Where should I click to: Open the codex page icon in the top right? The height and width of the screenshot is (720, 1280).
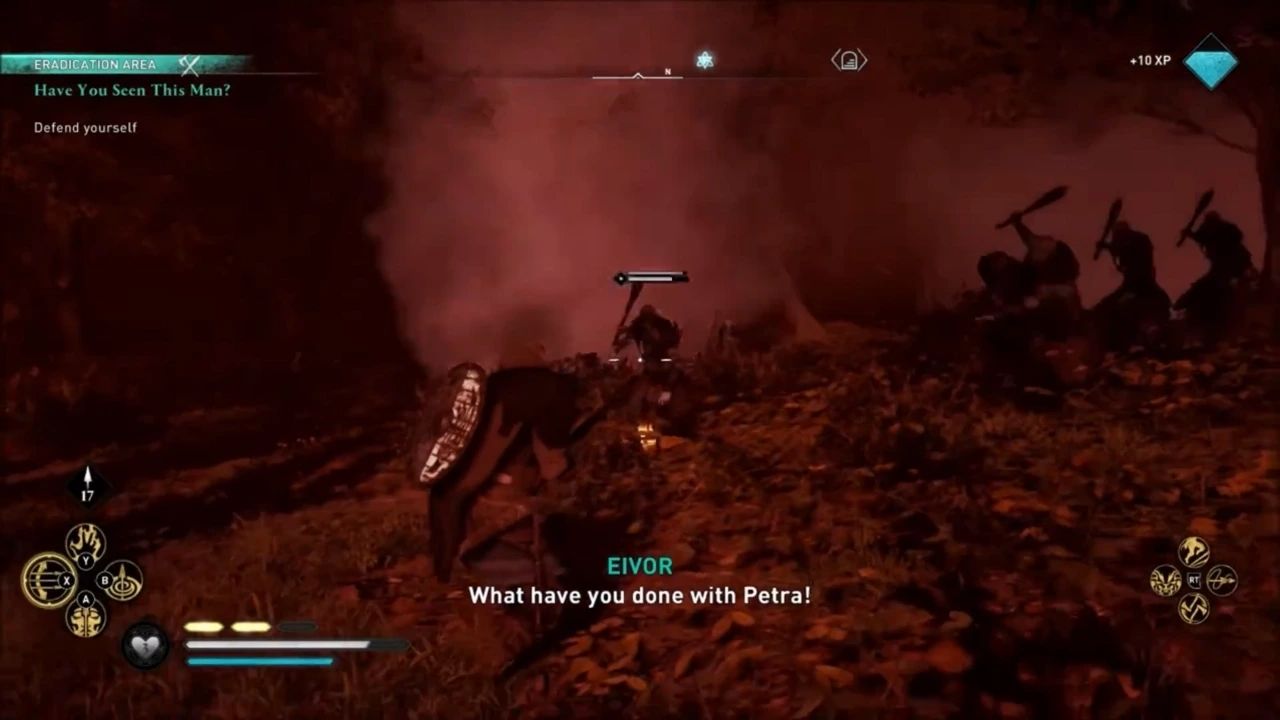click(847, 60)
